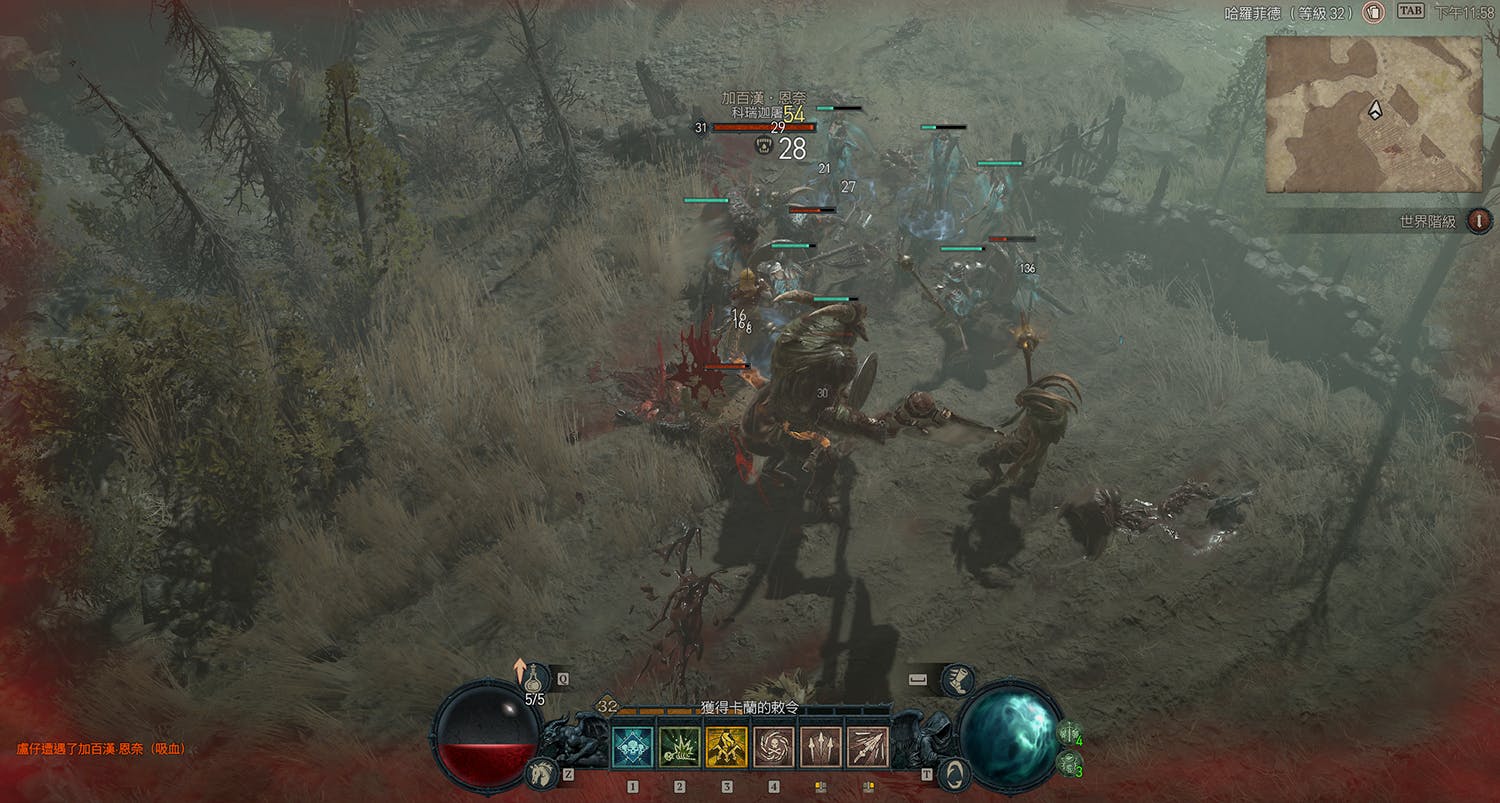The image size is (1500, 803).
Task: Activate the evade boot icon
Action: (957, 680)
